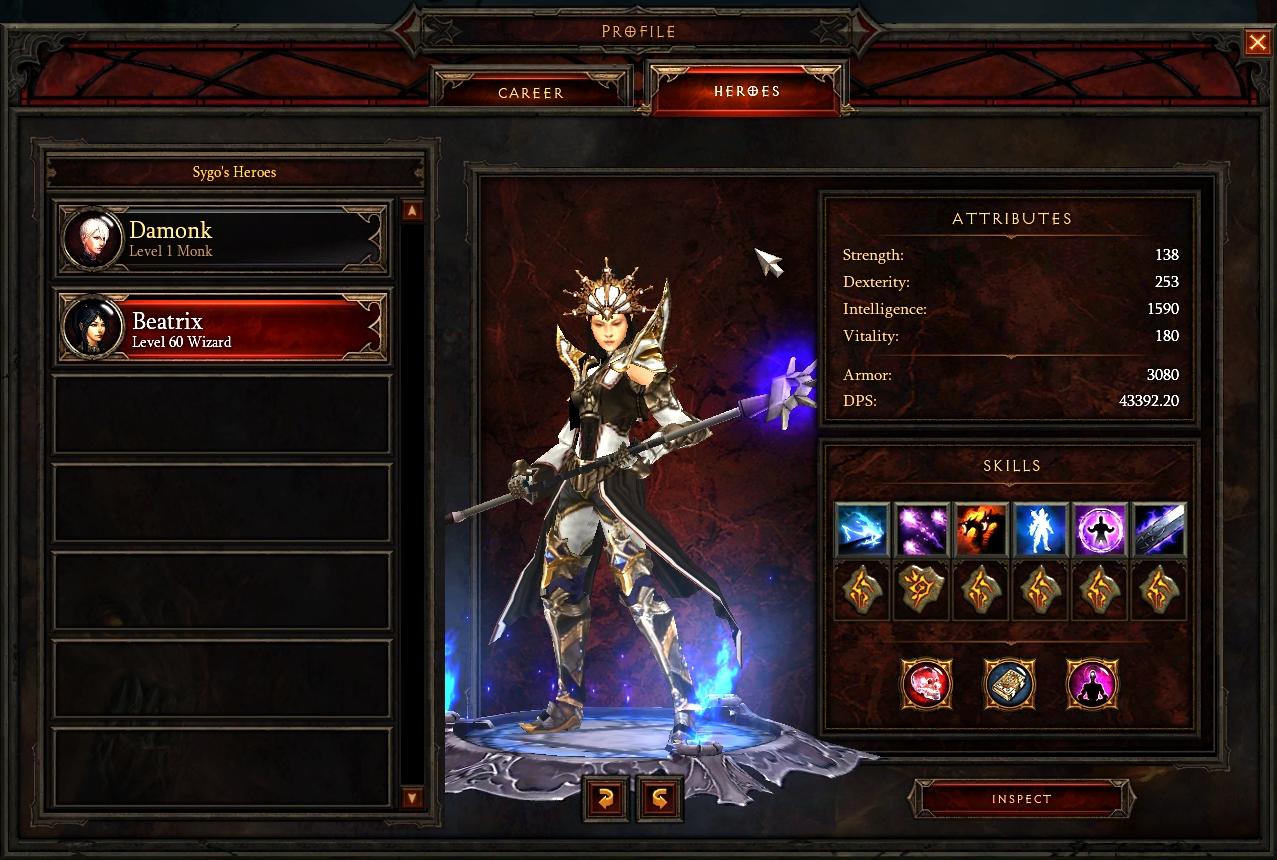Select the spellbook passive skill icon
The height and width of the screenshot is (860, 1277).
click(x=1009, y=685)
